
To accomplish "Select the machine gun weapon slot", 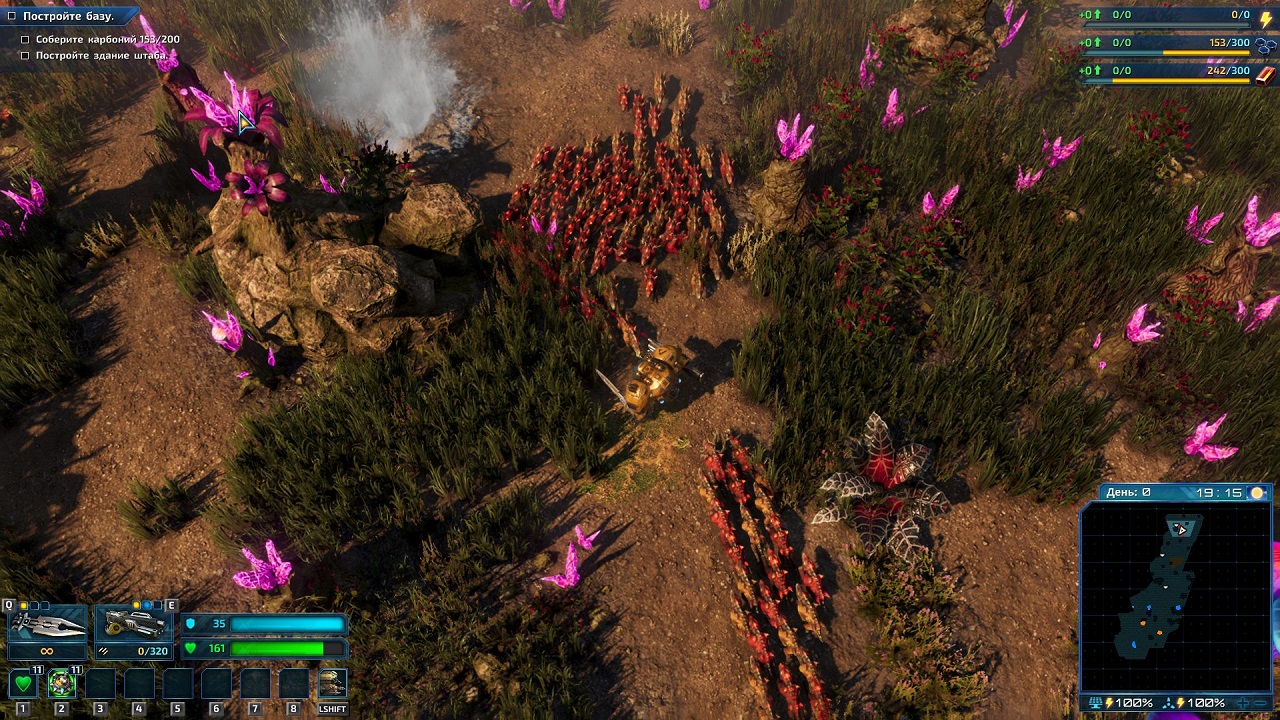I will tap(134, 626).
